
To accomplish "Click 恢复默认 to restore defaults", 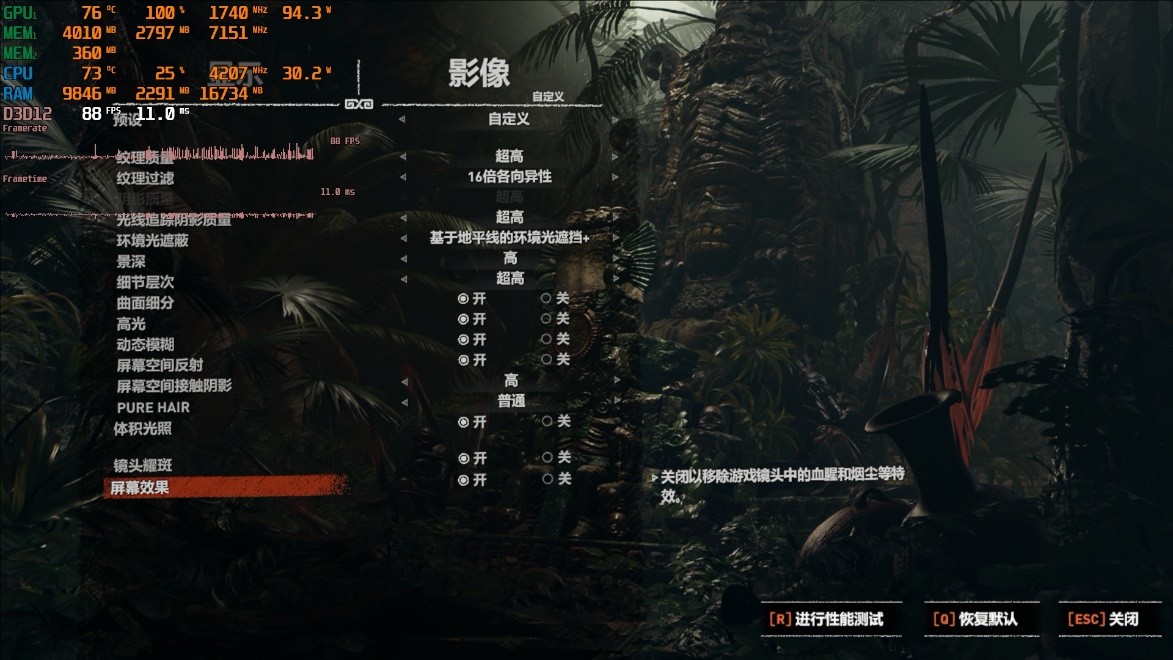I will click(x=977, y=619).
